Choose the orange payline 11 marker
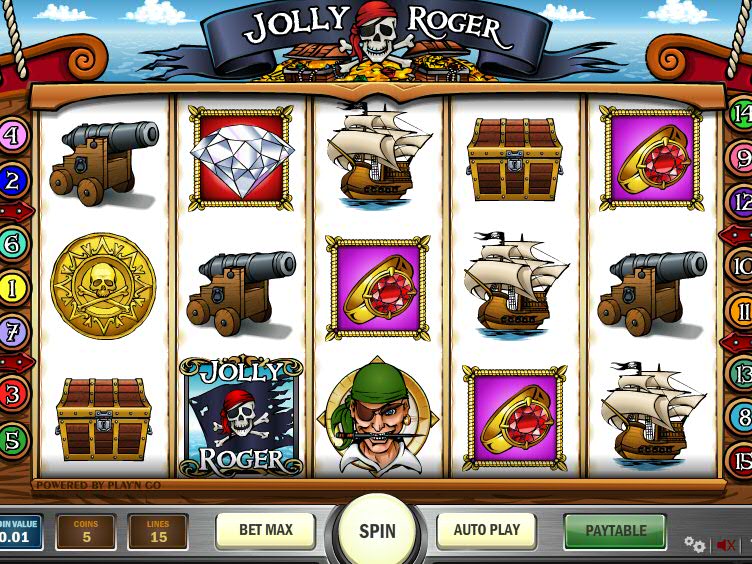This screenshot has height=564, width=752. coord(741,311)
